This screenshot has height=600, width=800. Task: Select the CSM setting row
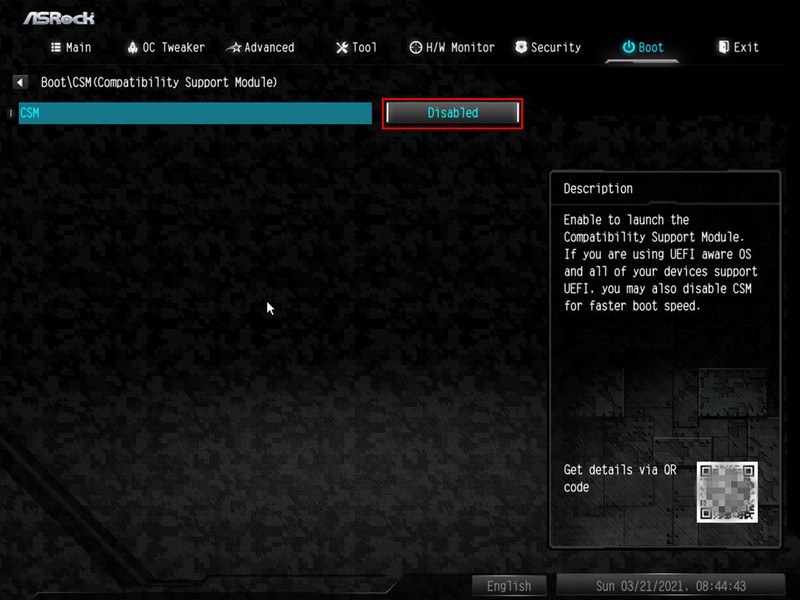(x=195, y=113)
